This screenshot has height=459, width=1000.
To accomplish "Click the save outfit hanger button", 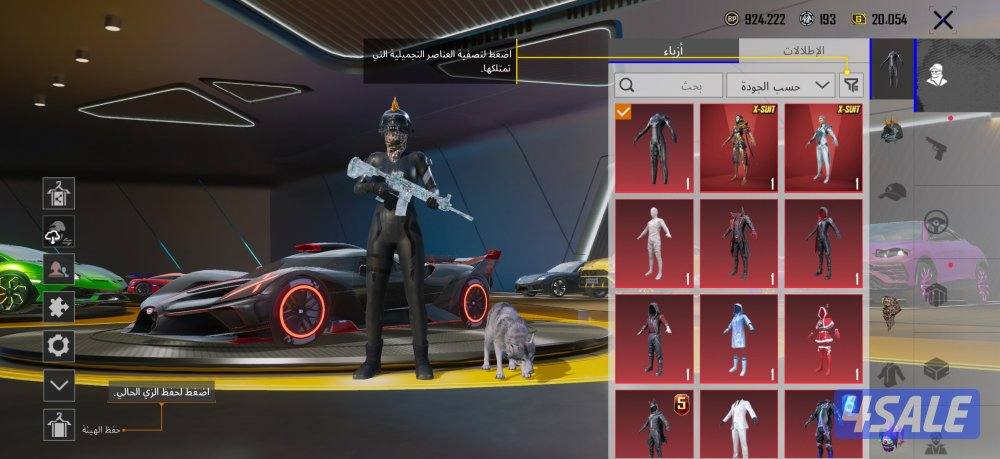I will (59, 425).
